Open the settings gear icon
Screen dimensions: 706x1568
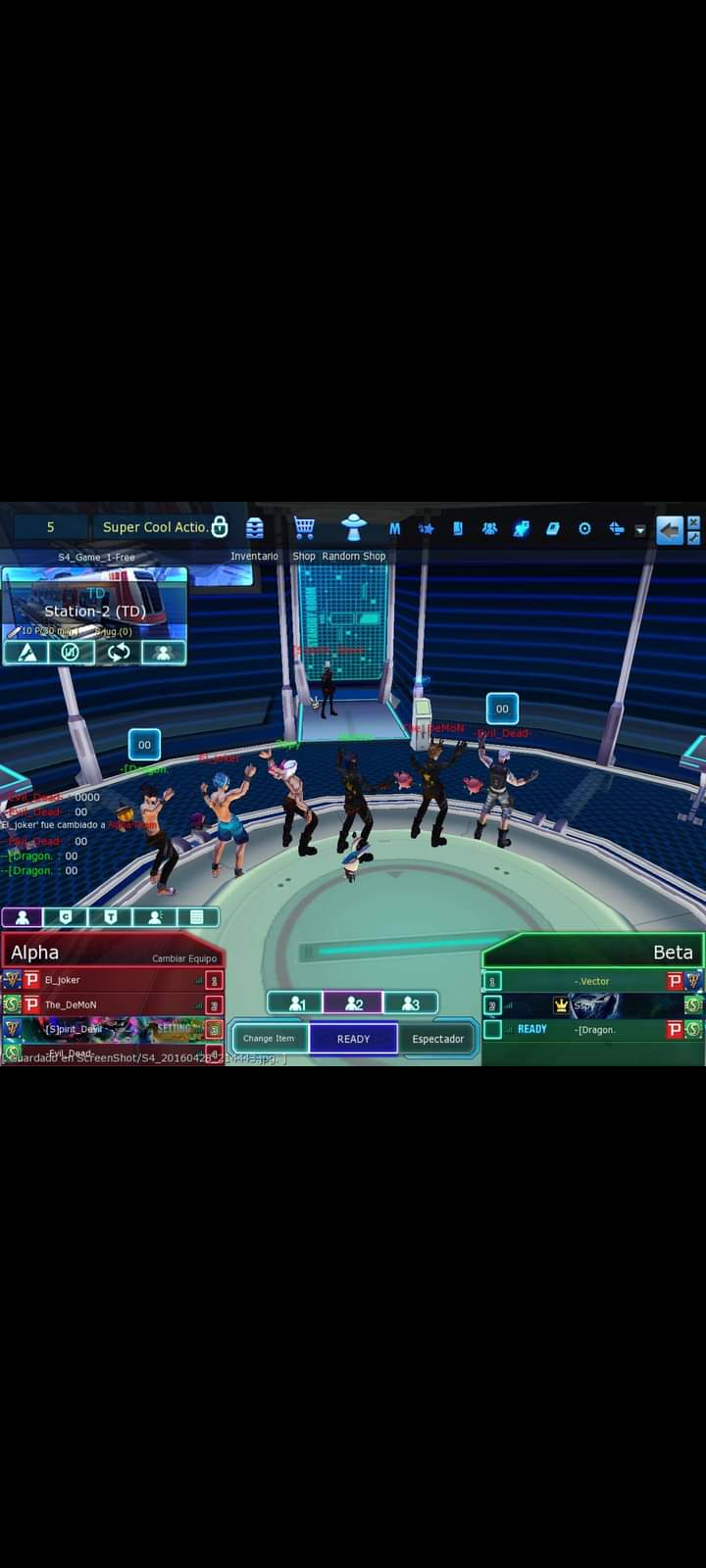pyautogui.click(x=584, y=529)
